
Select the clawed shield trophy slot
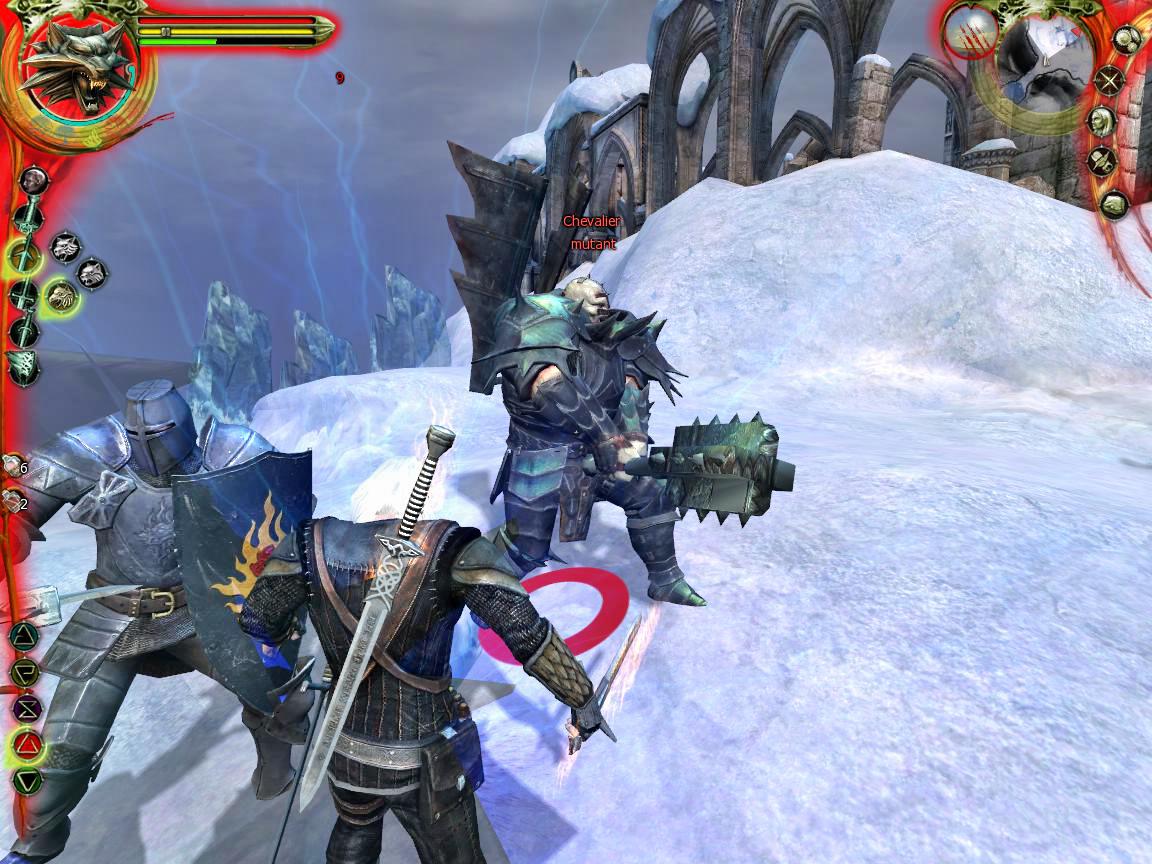coord(22,367)
